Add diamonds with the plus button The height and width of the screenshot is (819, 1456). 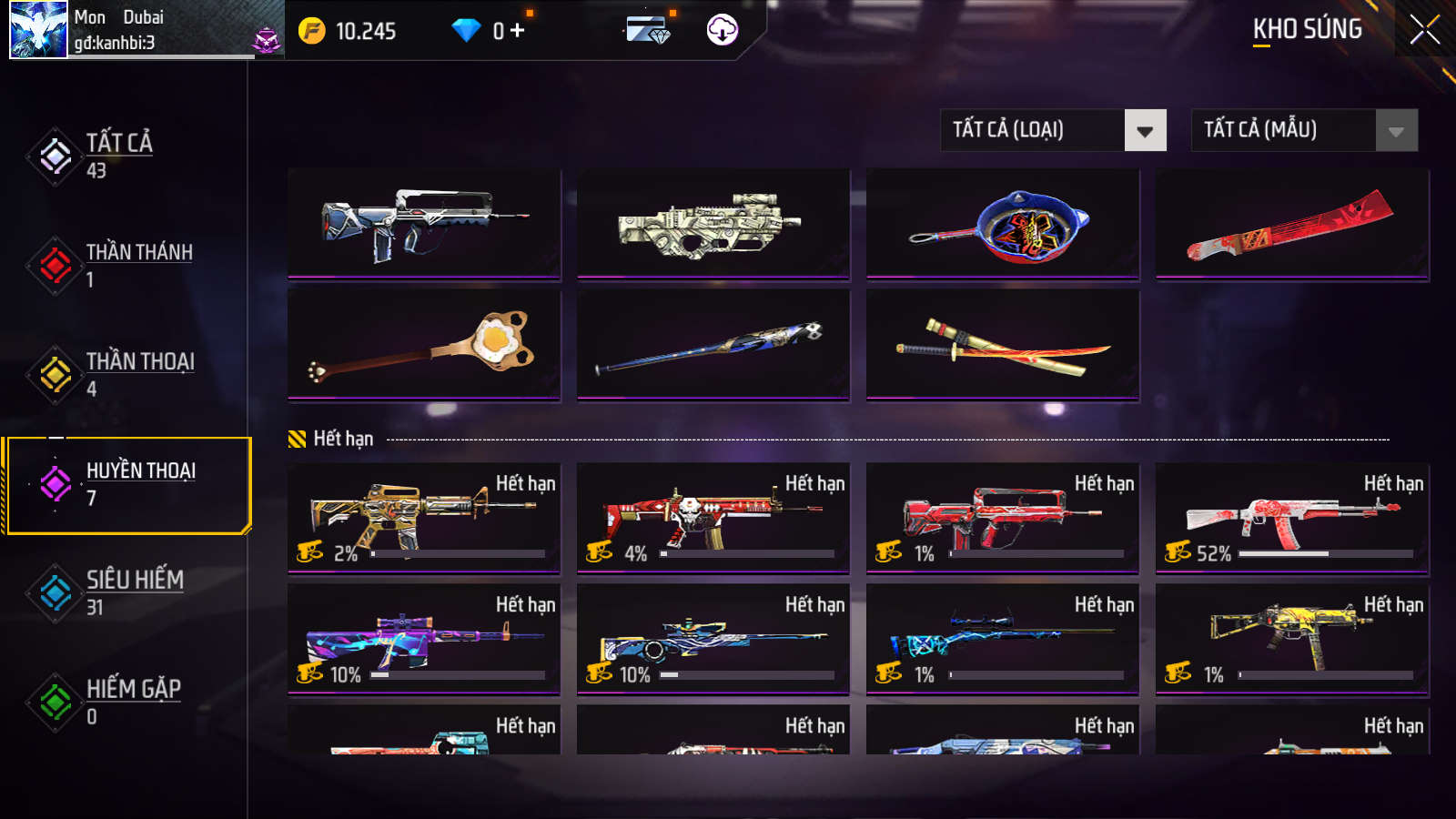coord(518,31)
